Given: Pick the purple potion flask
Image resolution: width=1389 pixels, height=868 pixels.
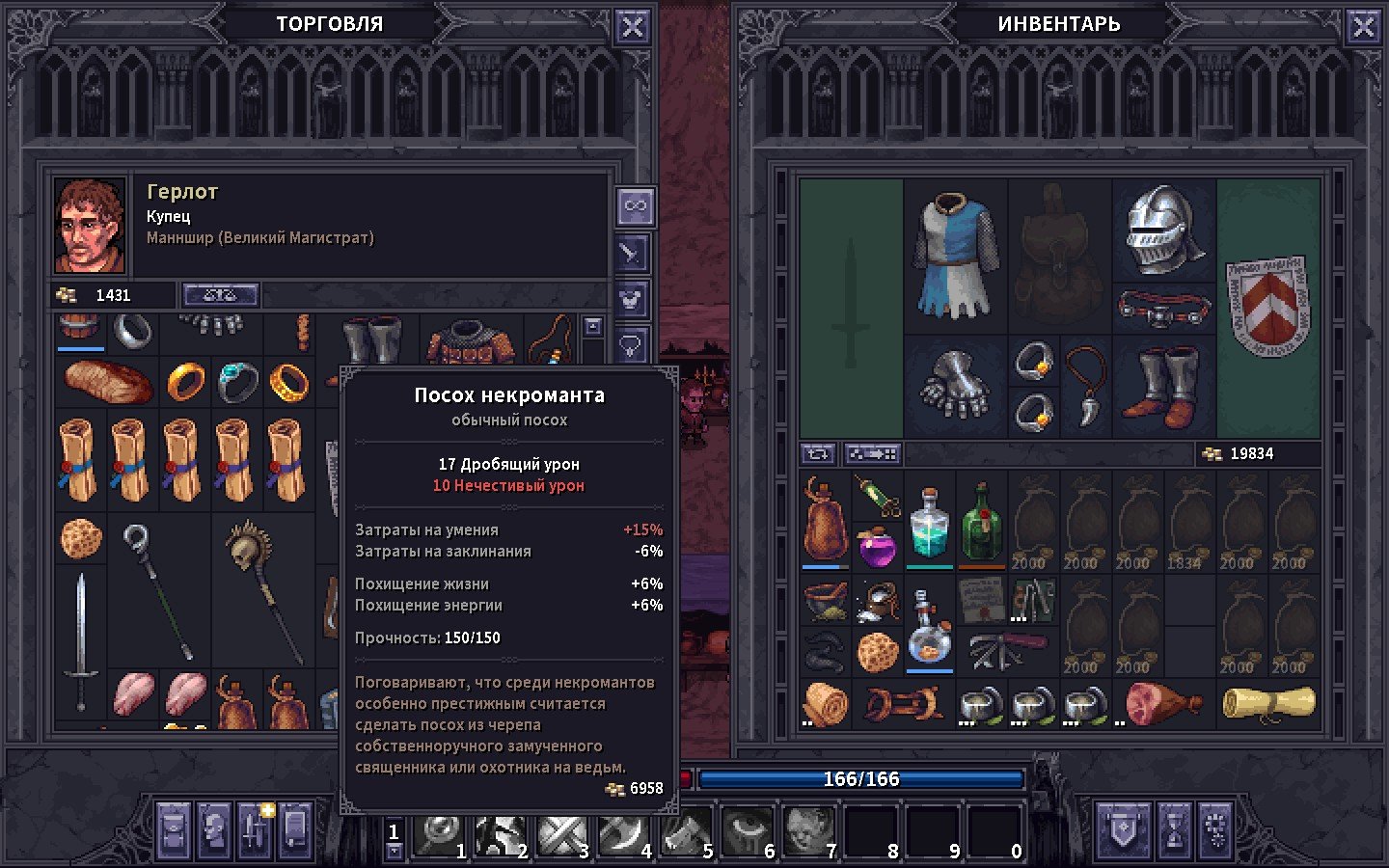Looking at the screenshot, I should tap(877, 547).
